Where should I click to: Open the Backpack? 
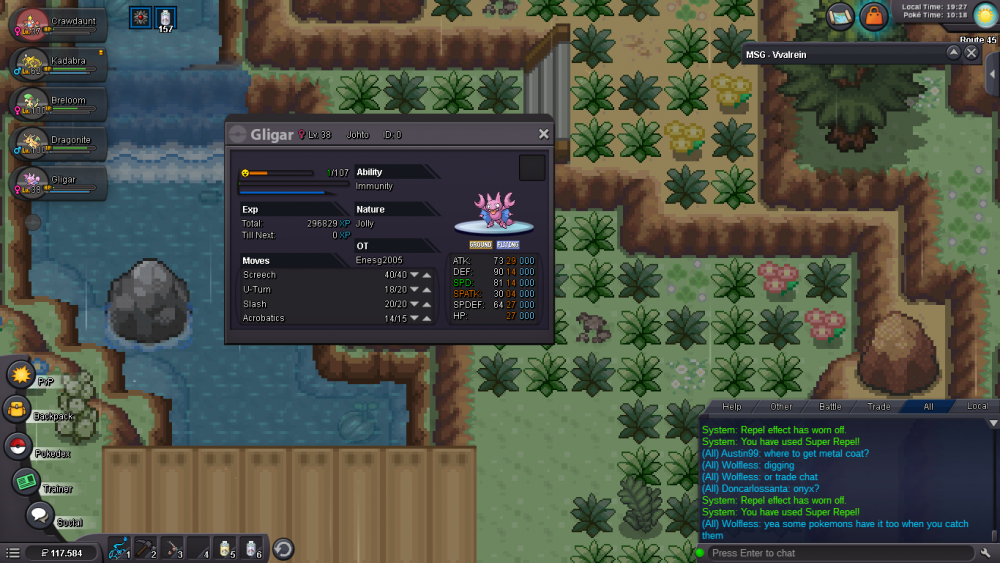18,409
